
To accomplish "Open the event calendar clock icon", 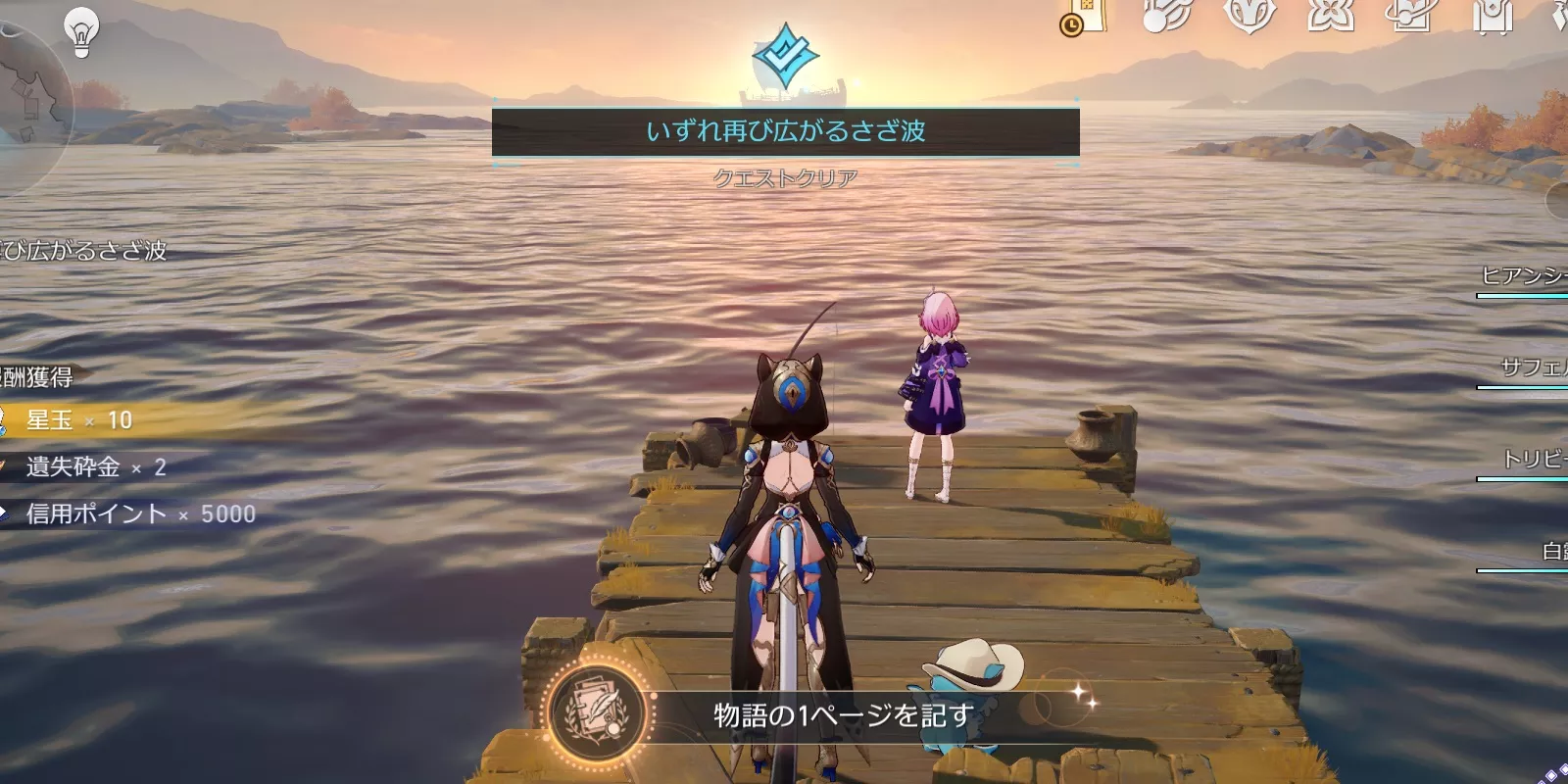I will pyautogui.click(x=1076, y=22).
